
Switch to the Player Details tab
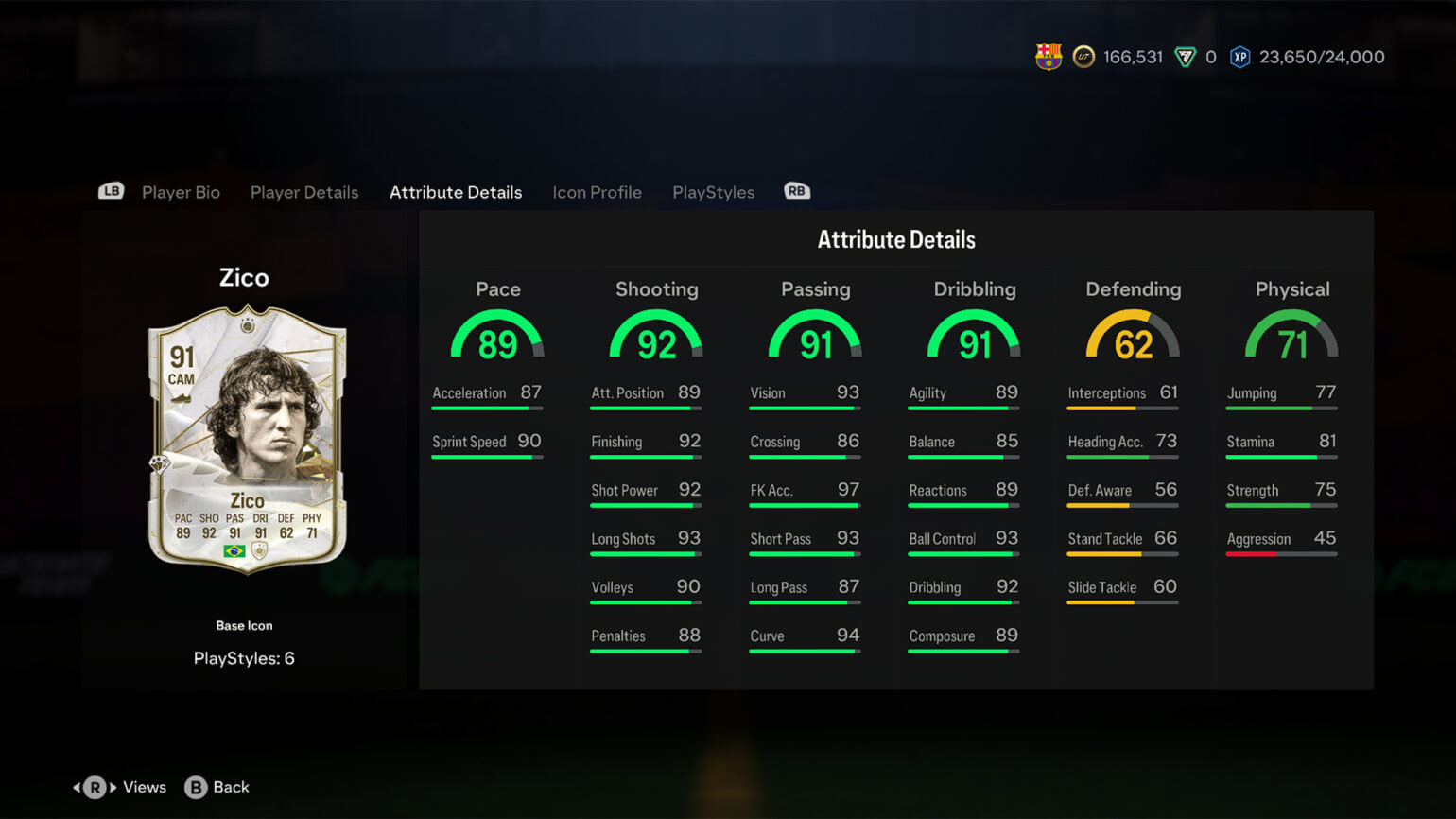tap(304, 192)
